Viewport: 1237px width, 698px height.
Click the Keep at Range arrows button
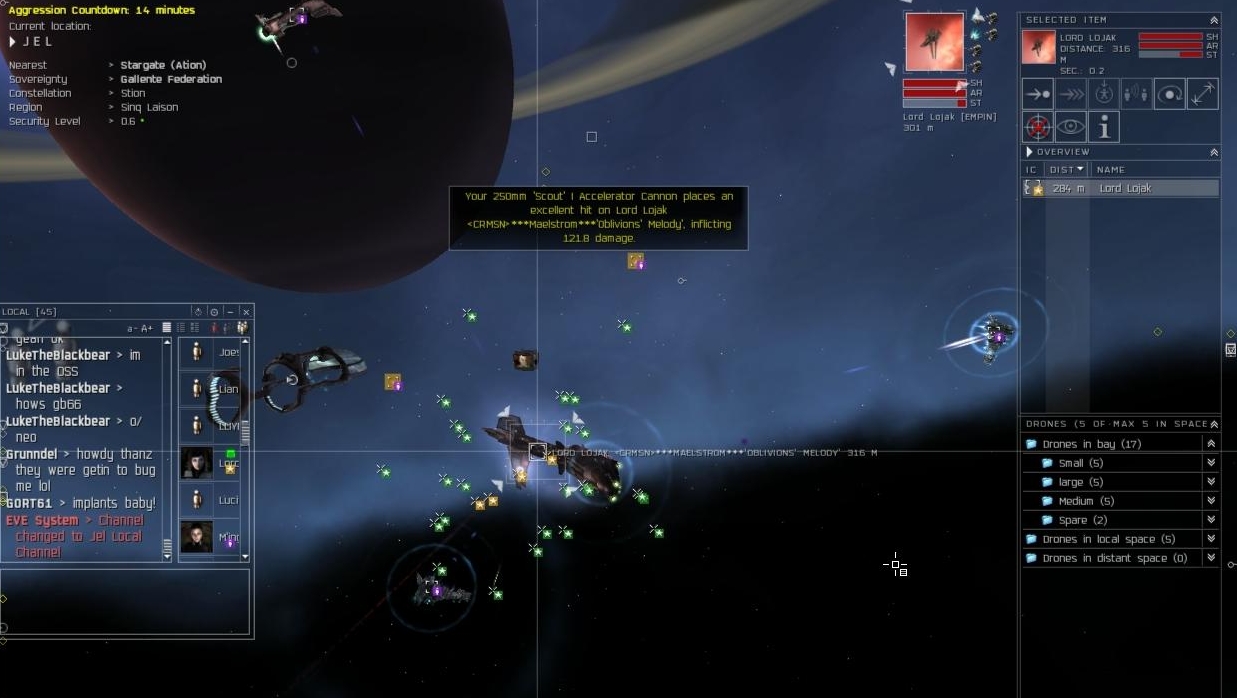tap(1202, 94)
